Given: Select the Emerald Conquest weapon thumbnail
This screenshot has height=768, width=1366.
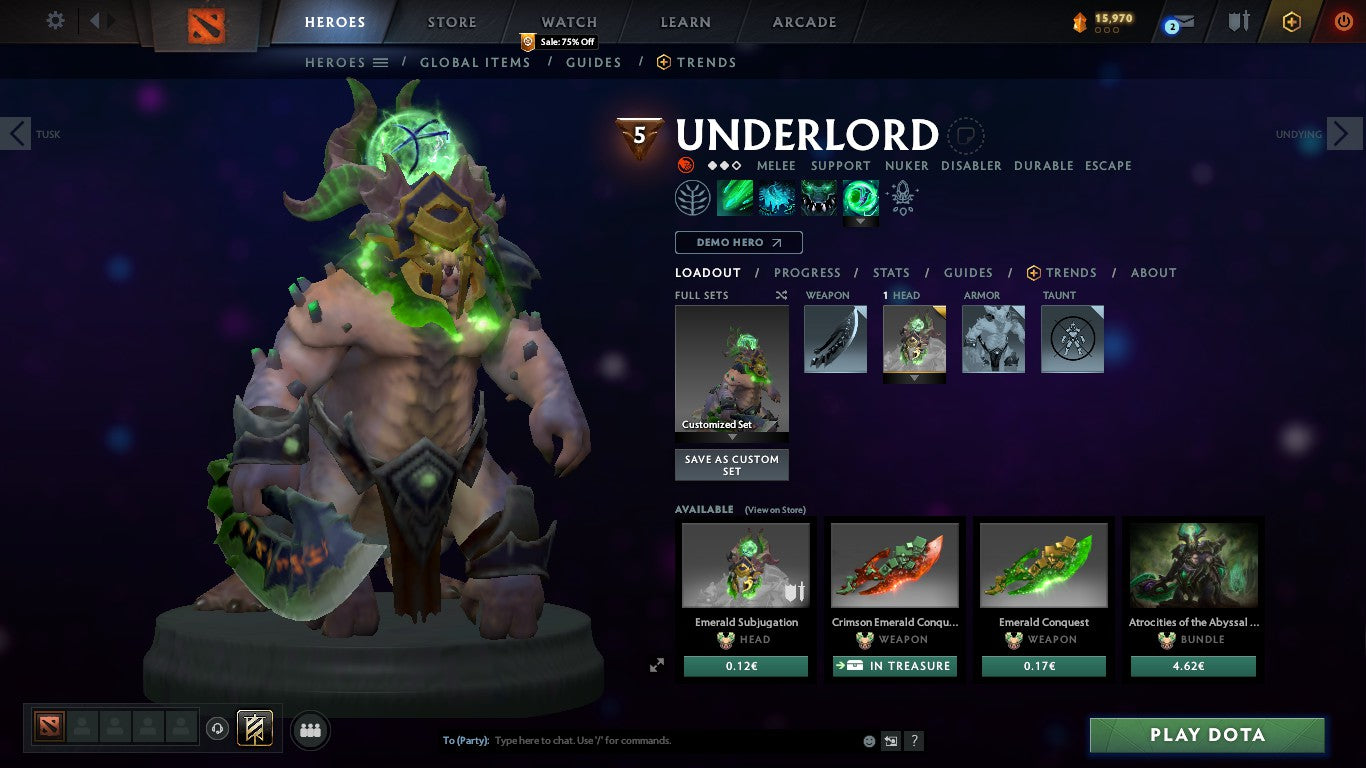Looking at the screenshot, I should tap(1043, 565).
